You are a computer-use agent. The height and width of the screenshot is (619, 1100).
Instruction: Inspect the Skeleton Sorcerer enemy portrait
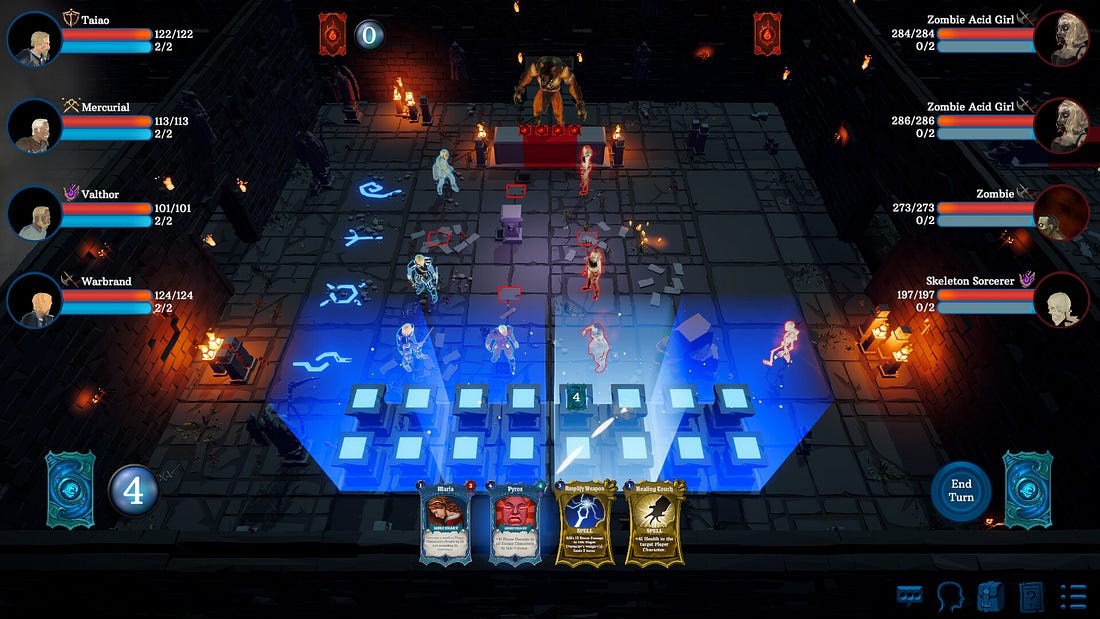pos(1061,300)
